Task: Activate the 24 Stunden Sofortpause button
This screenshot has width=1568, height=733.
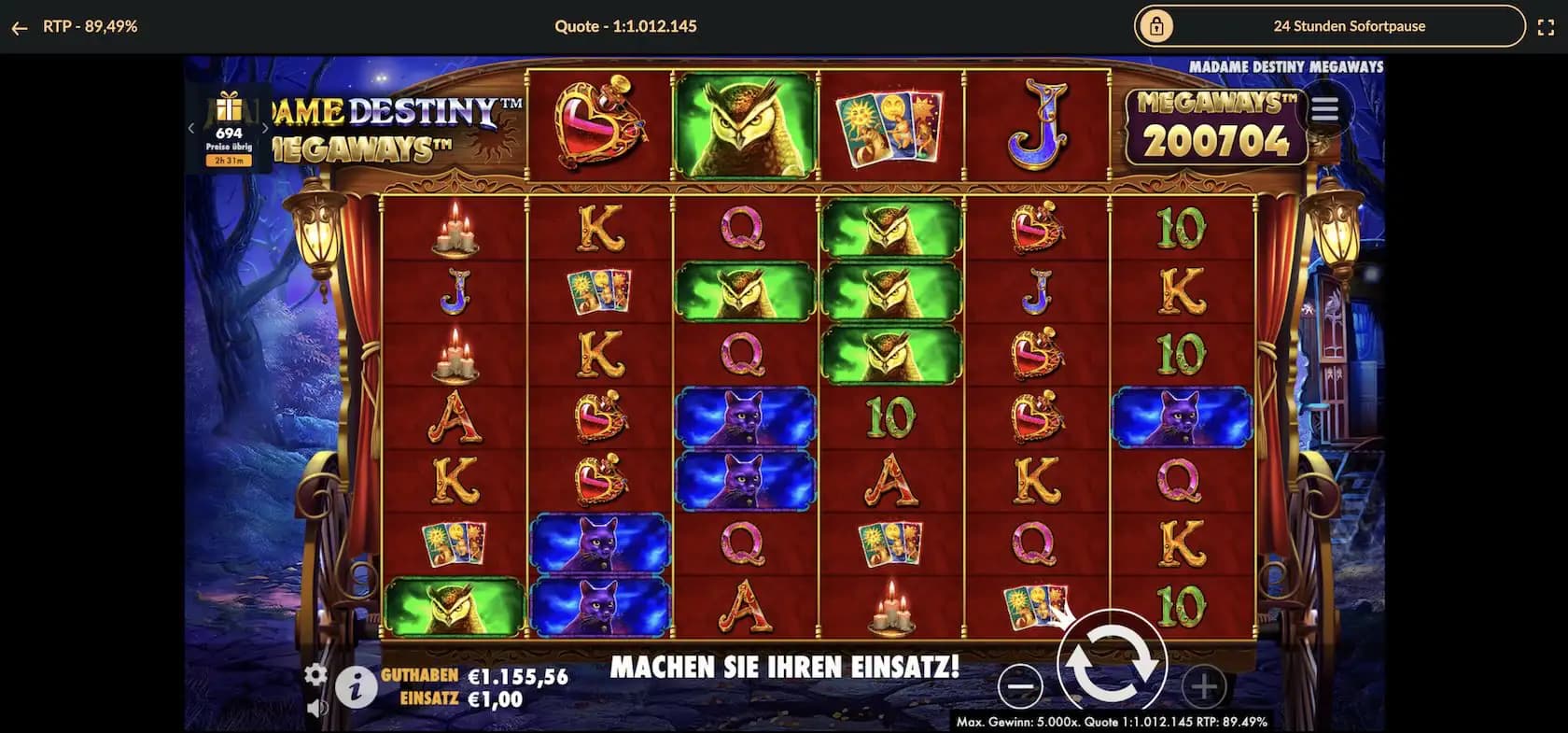Action: point(1329,26)
